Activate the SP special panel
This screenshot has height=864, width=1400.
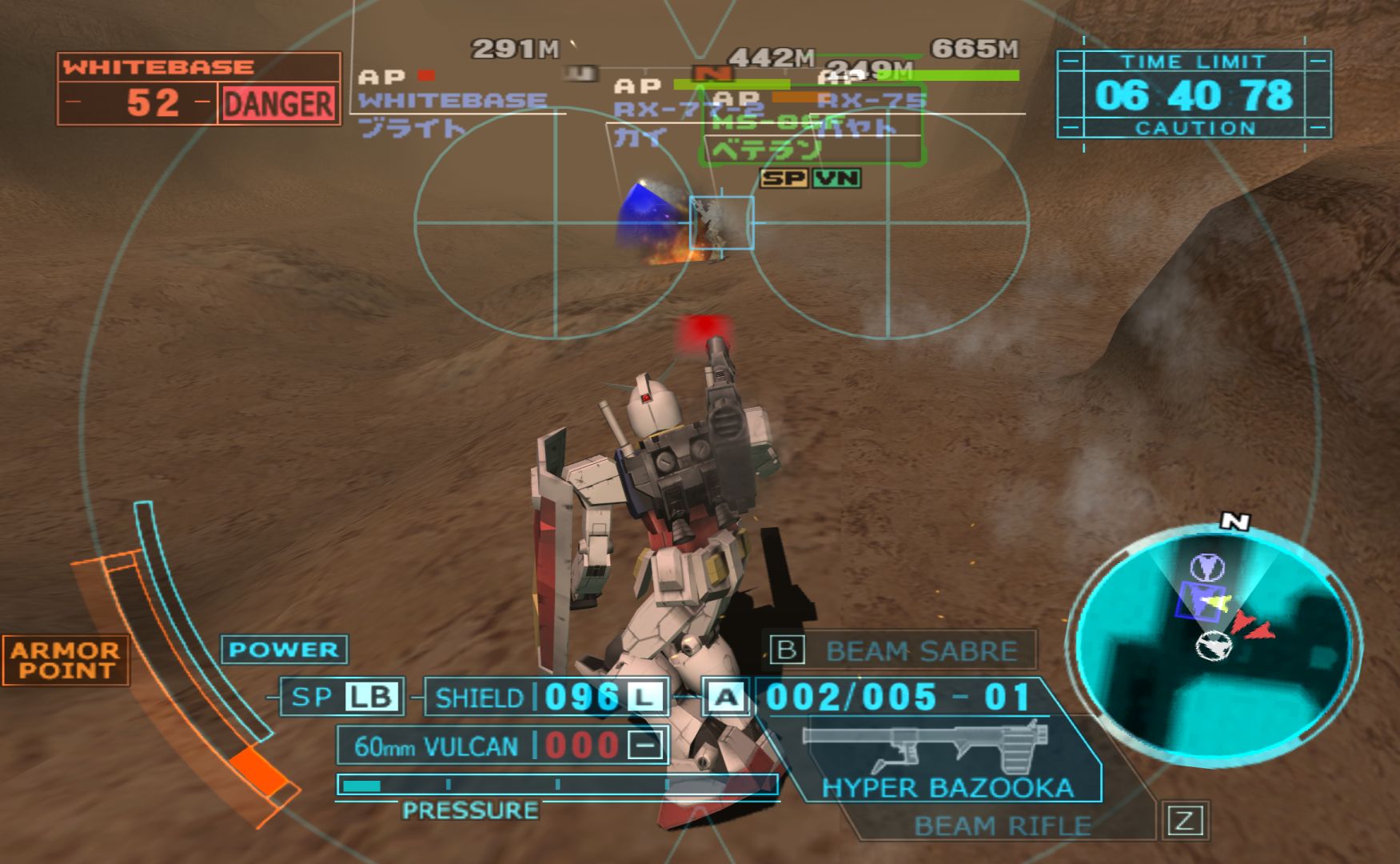point(342,697)
